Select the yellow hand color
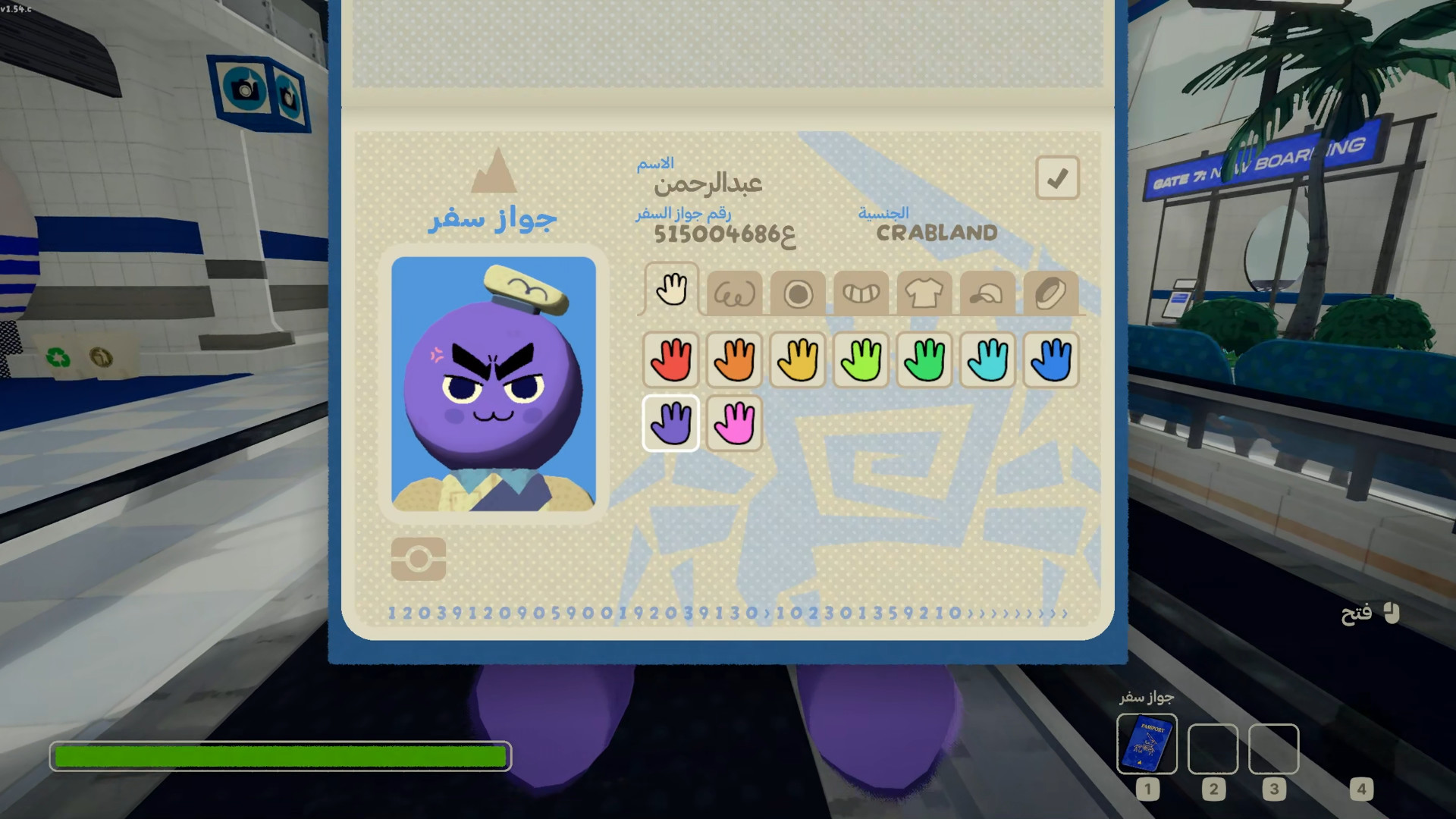This screenshot has height=819, width=1456. (798, 359)
